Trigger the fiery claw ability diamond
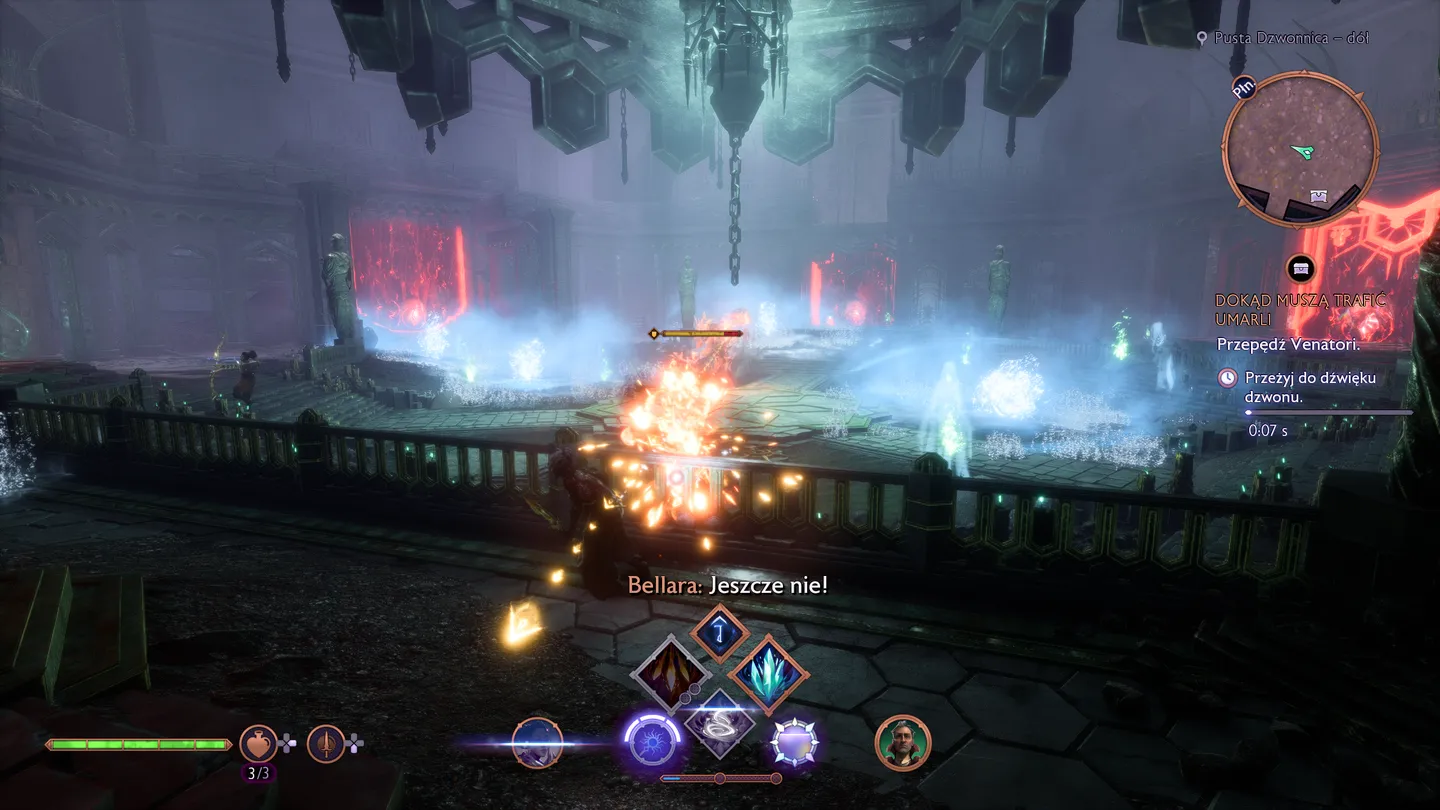 pyautogui.click(x=670, y=675)
